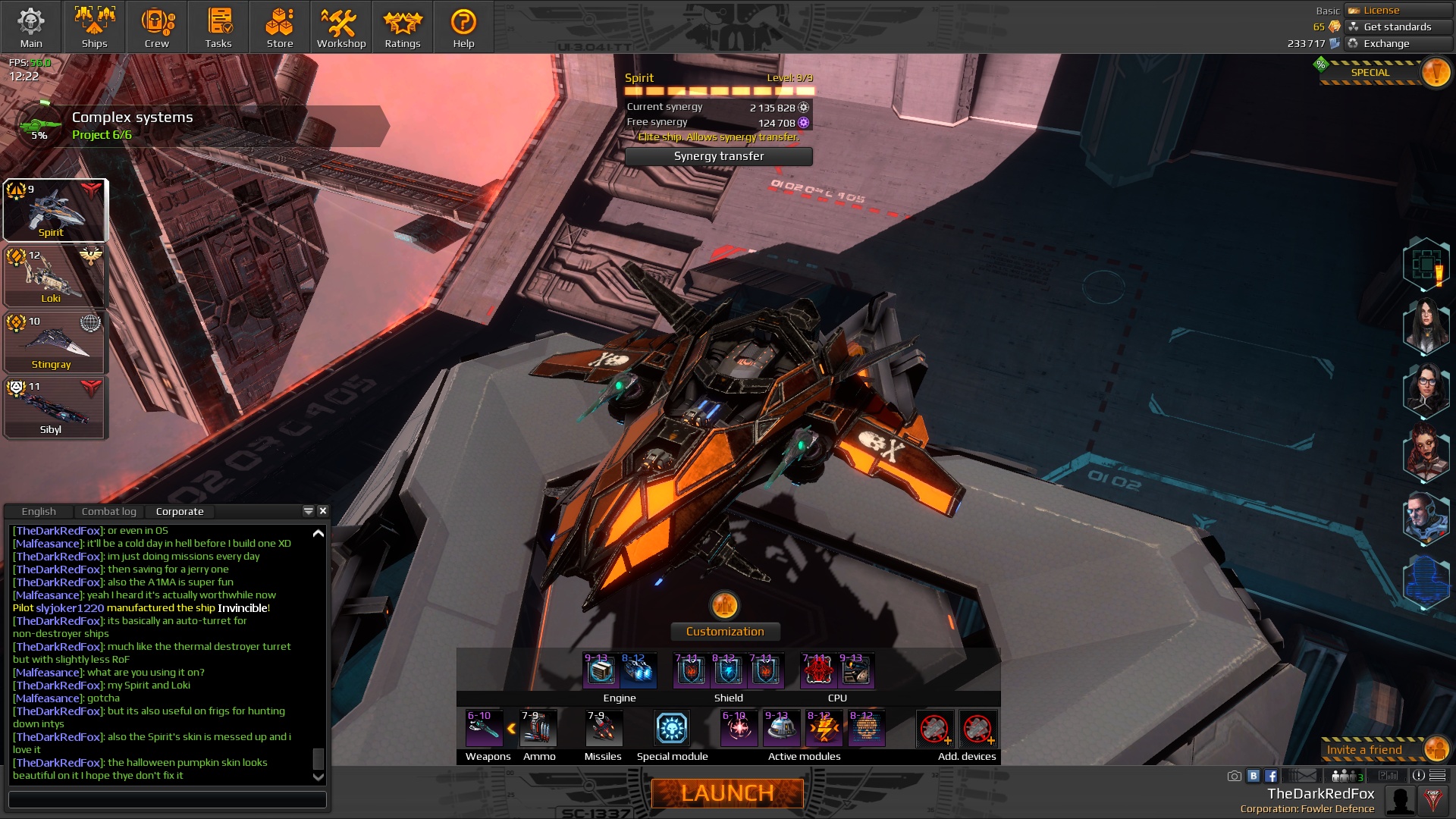The image size is (1456, 819).
Task: Switch to the Corporate chat tab
Action: pos(180,511)
